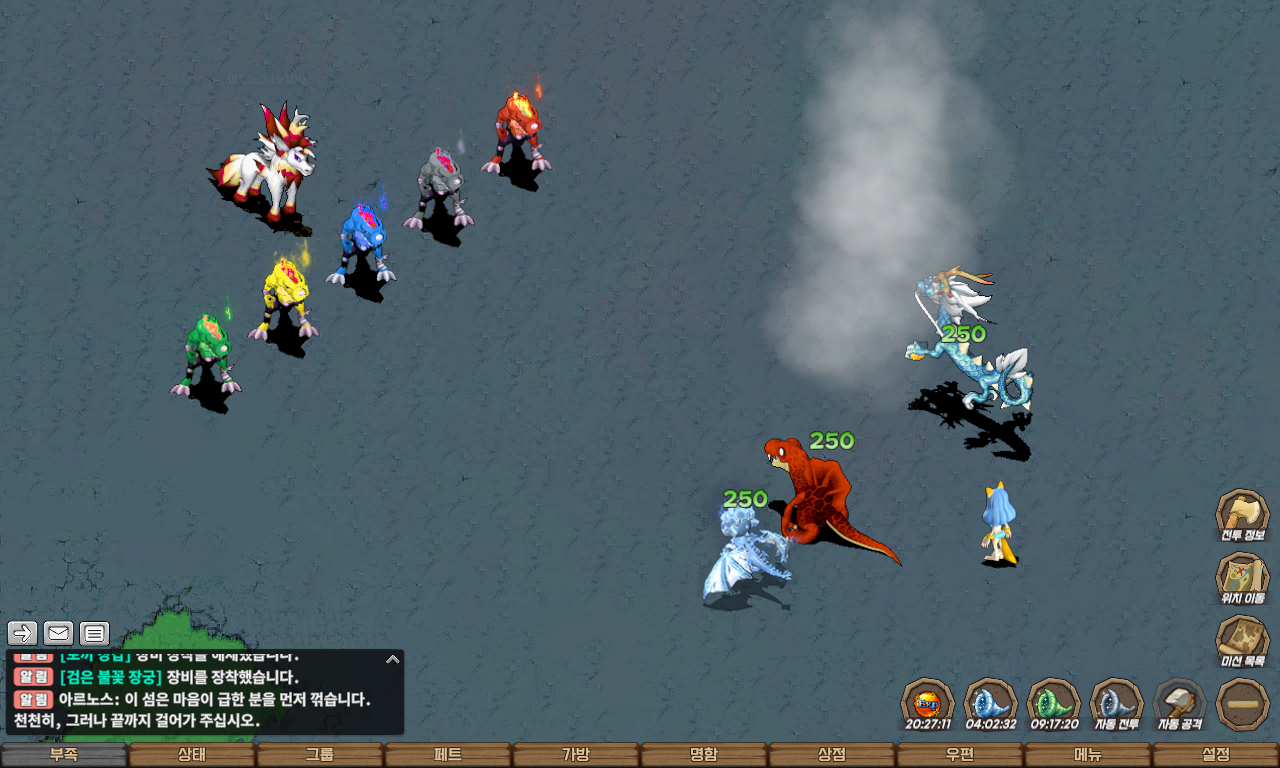
Task: Open the 가방 (bag) inventory
Action: (576, 755)
